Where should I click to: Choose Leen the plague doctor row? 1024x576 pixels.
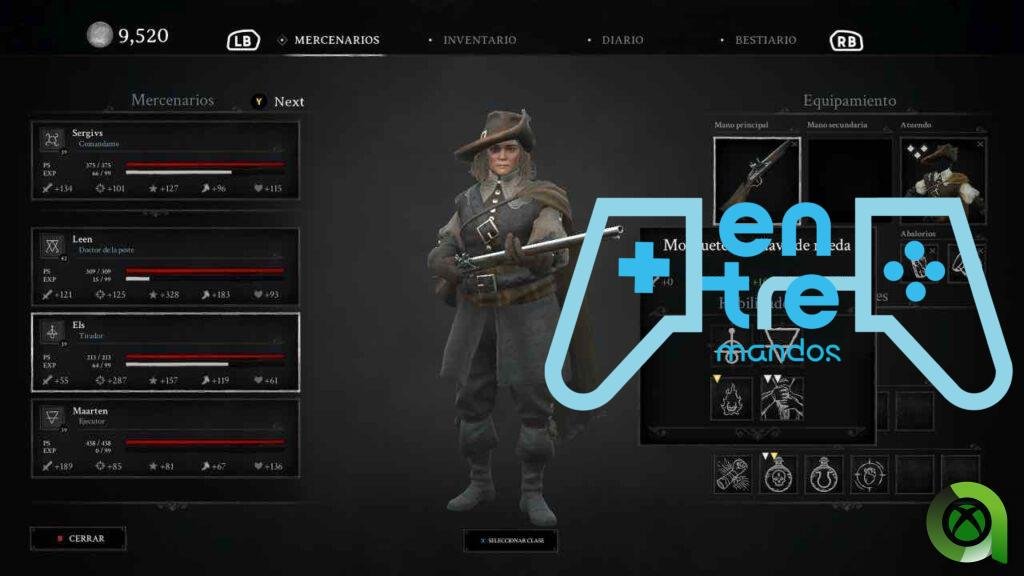pyautogui.click(x=165, y=265)
